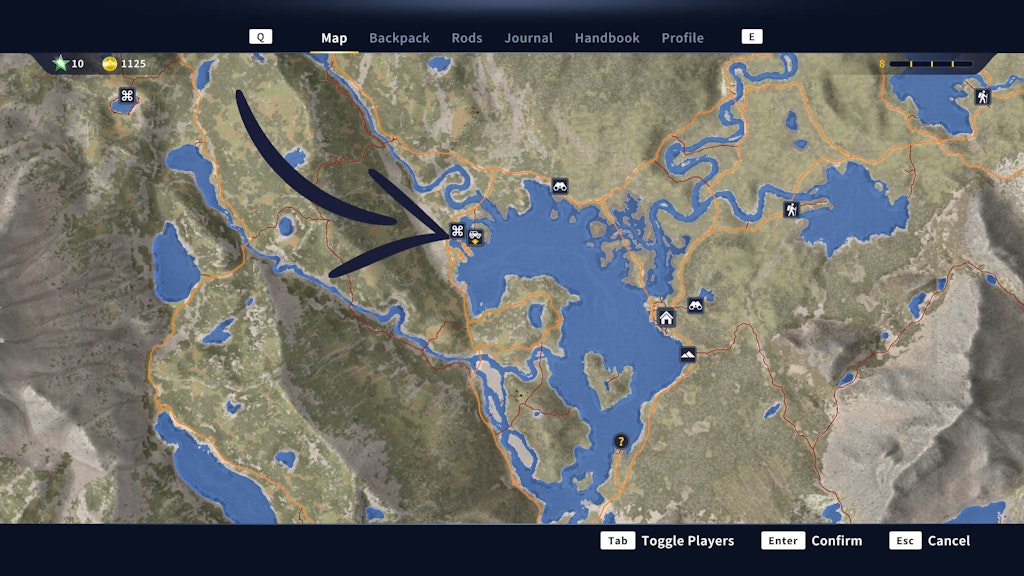Cancel and close the map
The image size is (1024, 576).
click(x=930, y=541)
